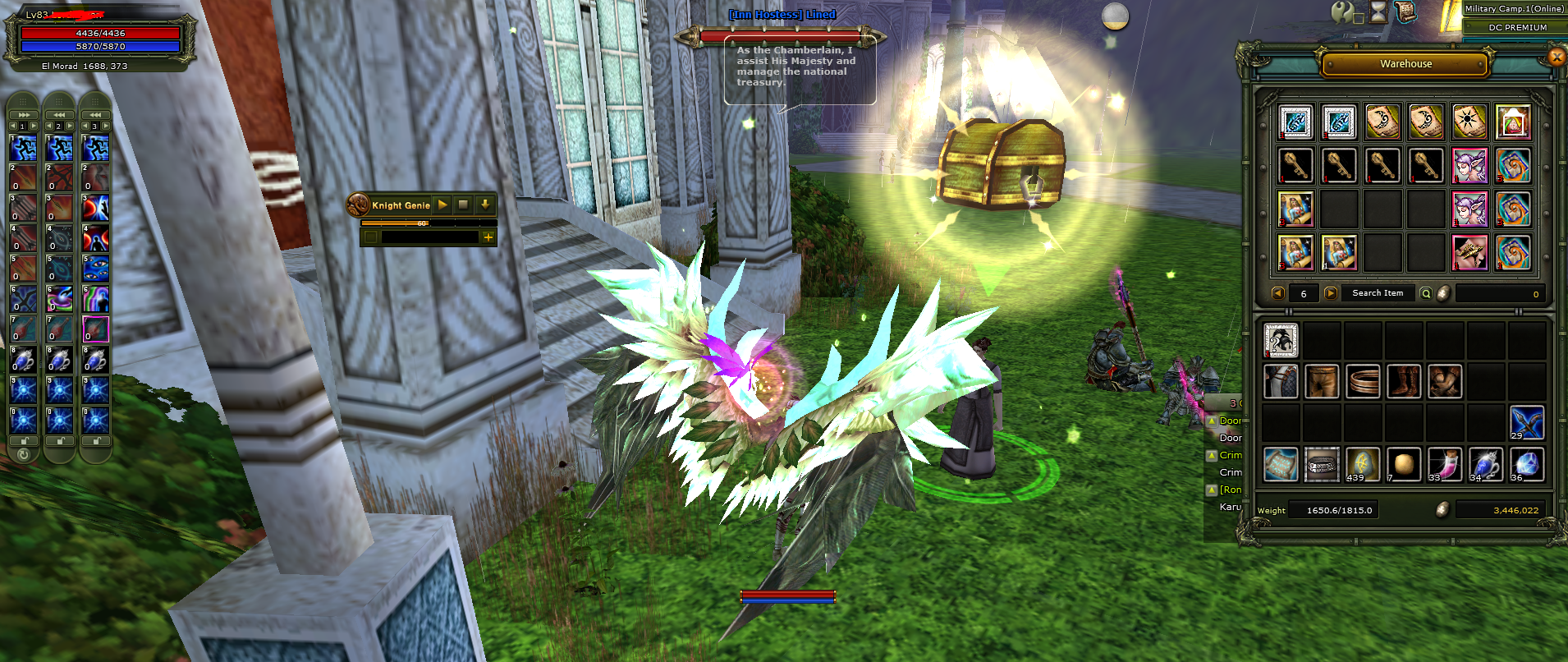Screen dimensions: 1568x662
Task: Click the hourglass icon at top
Action: click(x=1378, y=11)
